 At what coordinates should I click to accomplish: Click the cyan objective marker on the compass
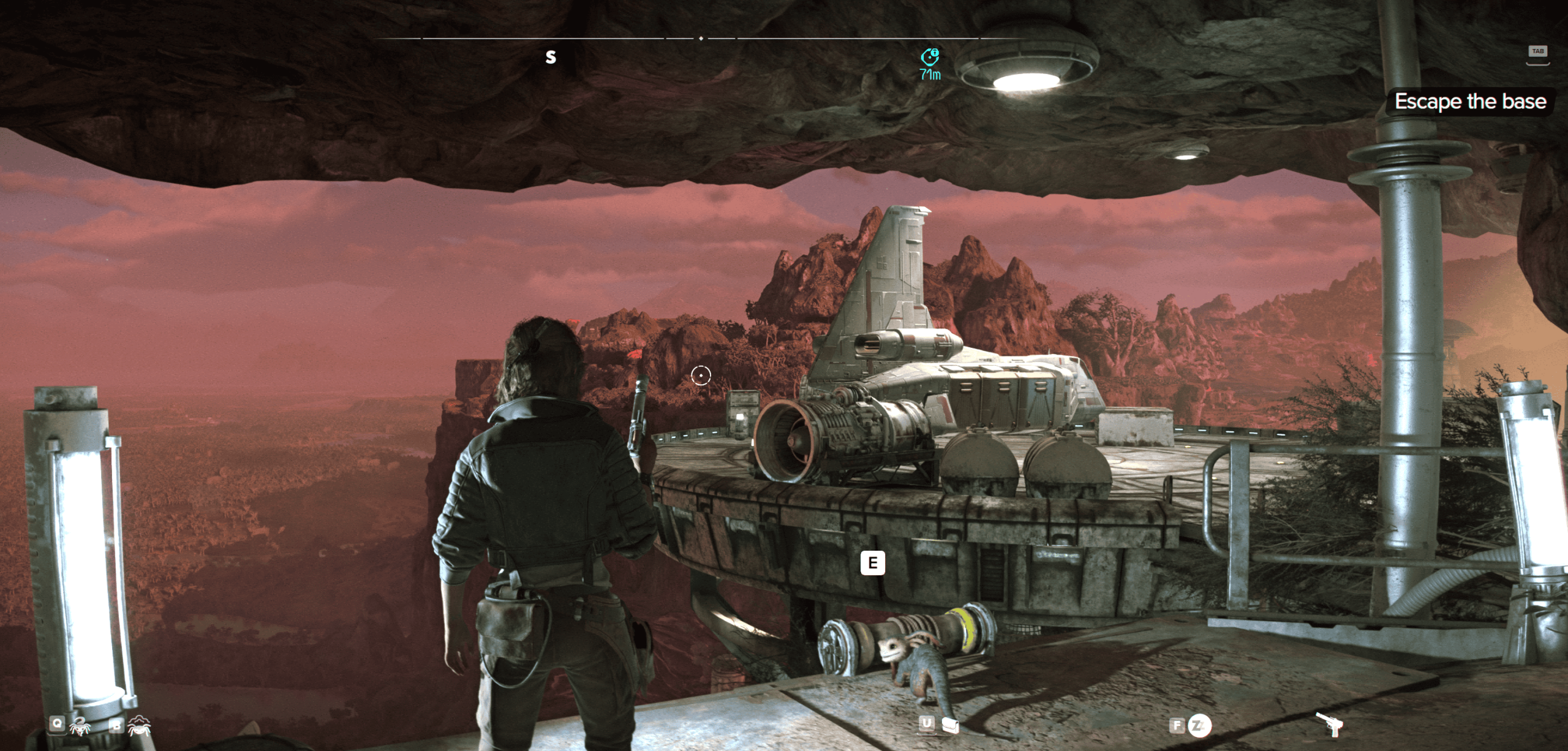930,57
